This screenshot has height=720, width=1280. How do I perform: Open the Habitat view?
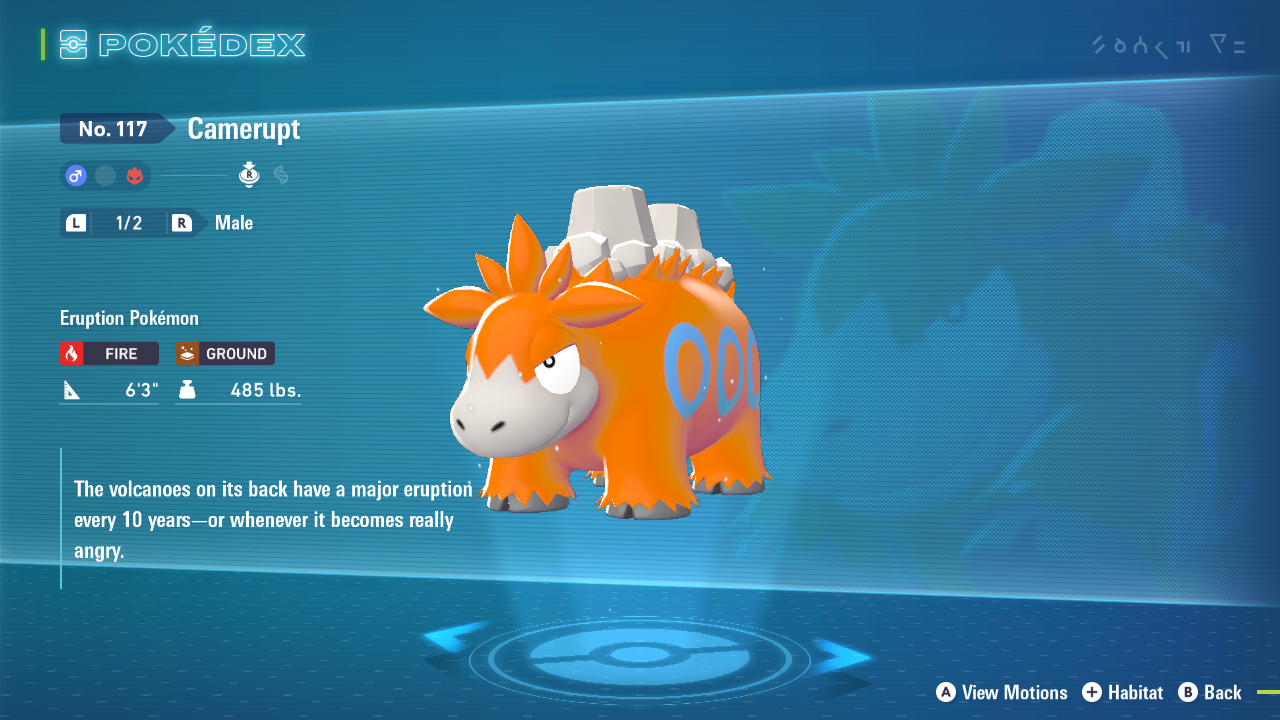coord(1123,693)
